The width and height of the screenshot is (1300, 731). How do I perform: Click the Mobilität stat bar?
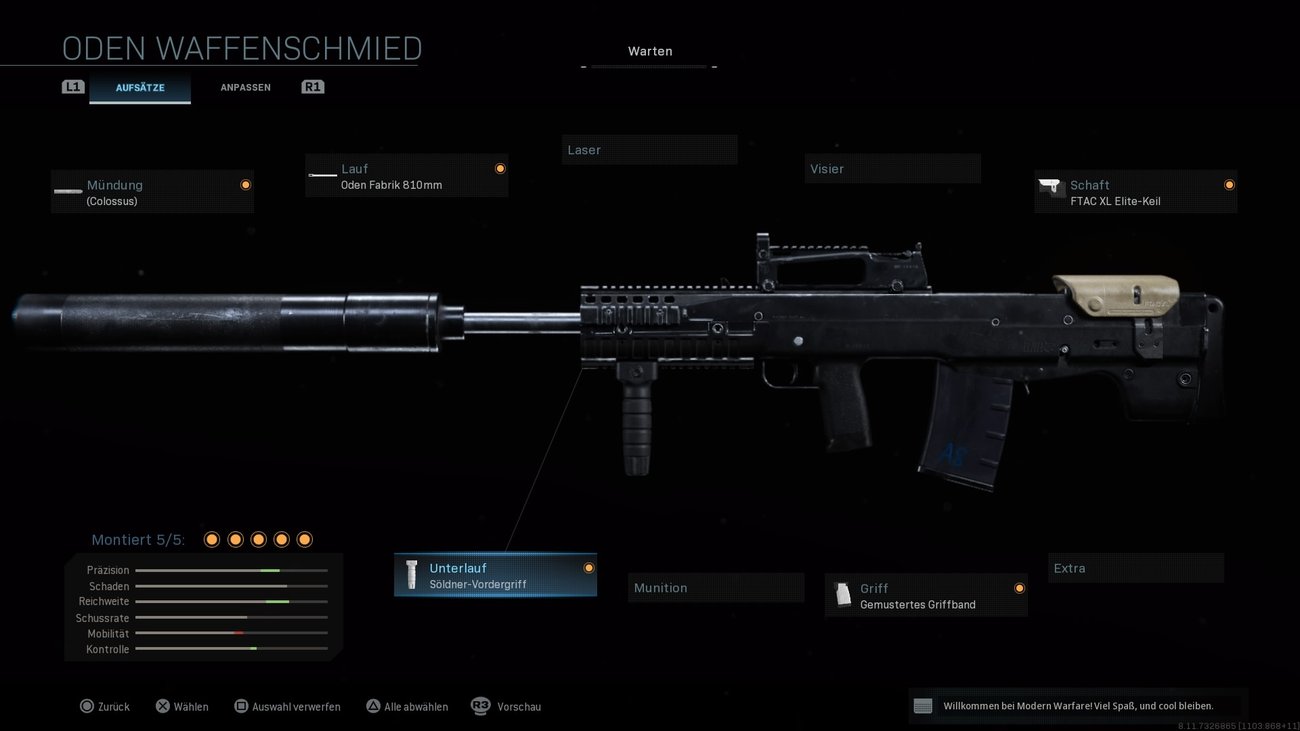coord(232,633)
